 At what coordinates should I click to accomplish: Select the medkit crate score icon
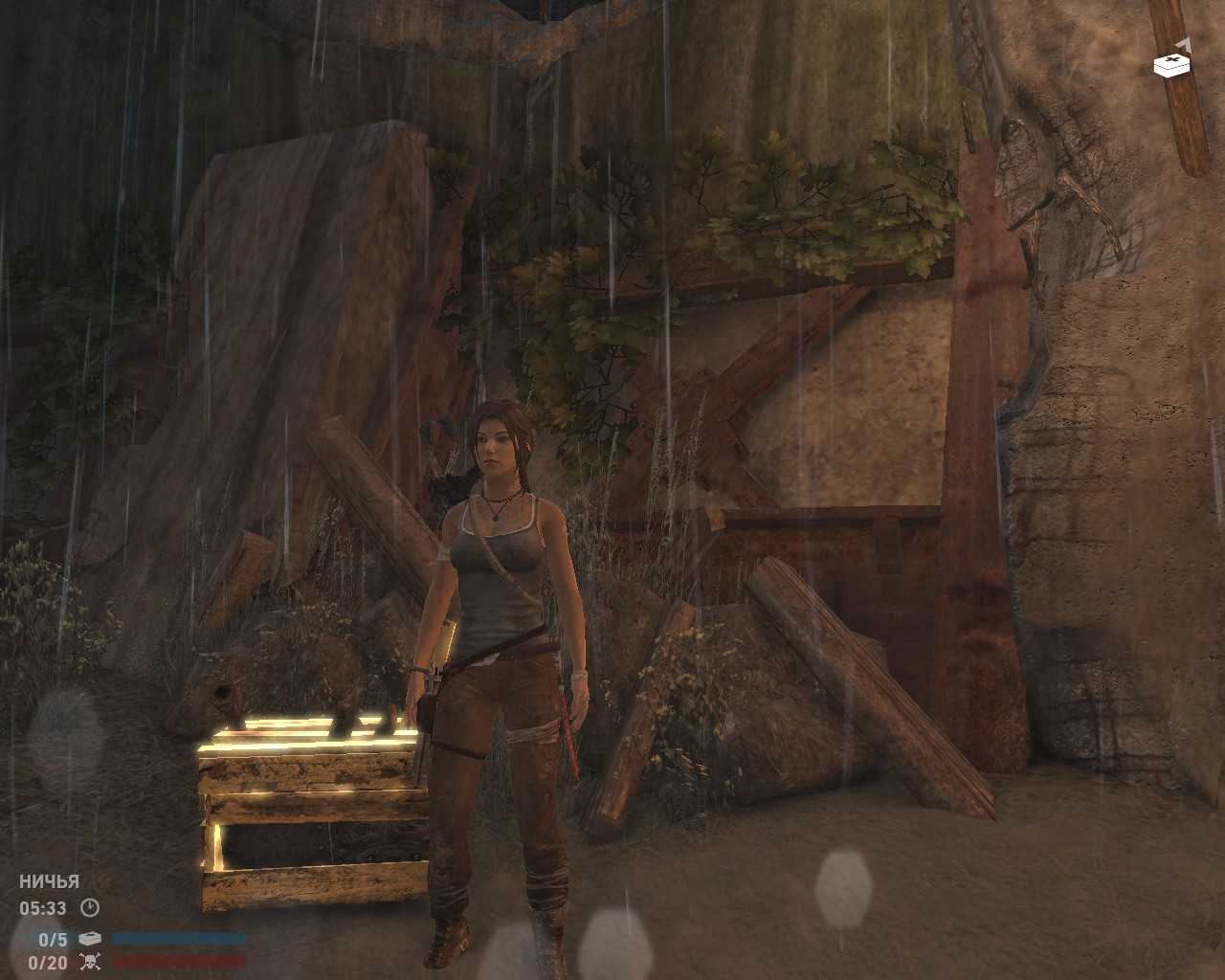tap(90, 940)
